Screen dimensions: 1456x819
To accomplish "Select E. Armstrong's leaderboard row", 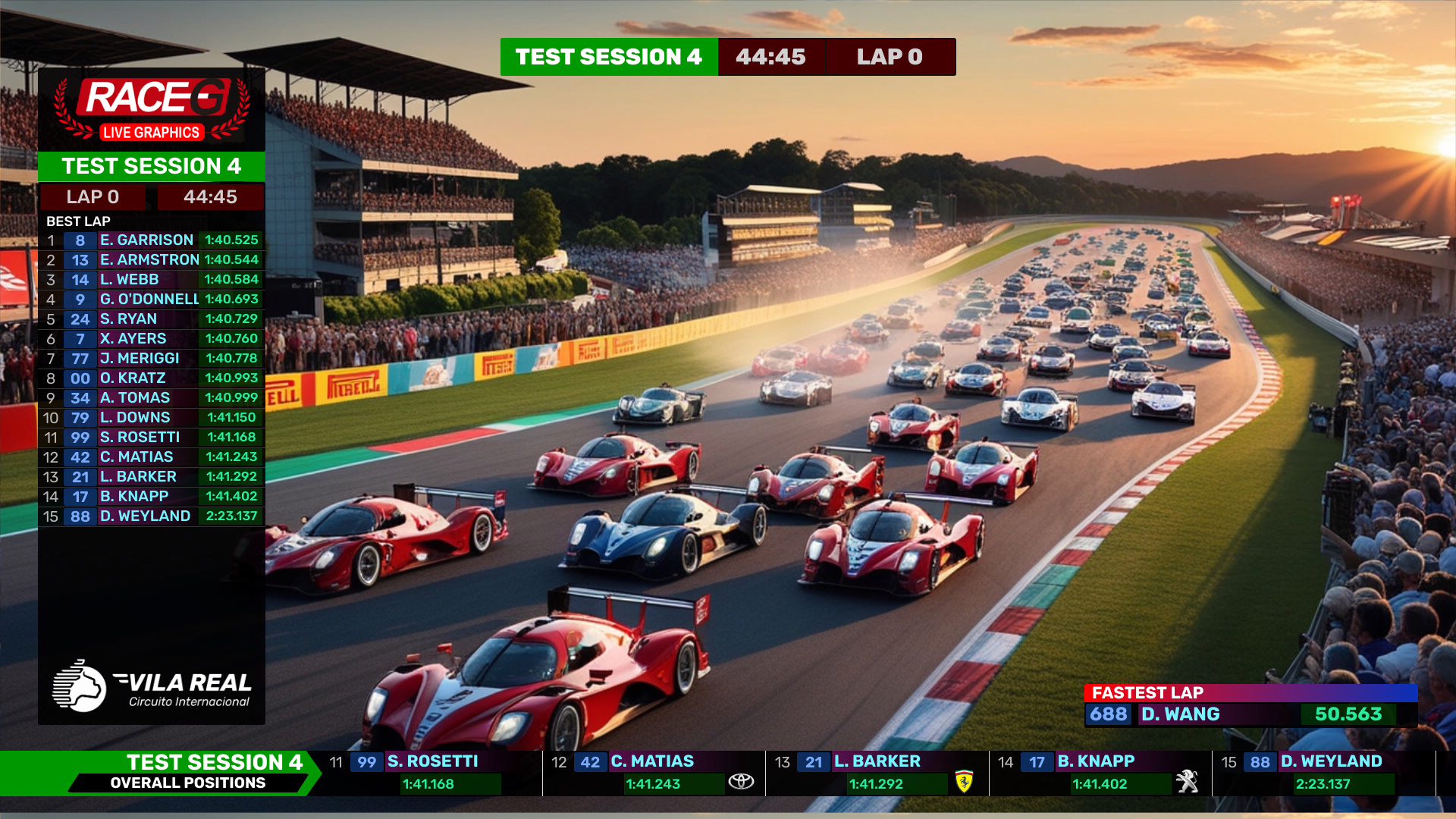I will coord(152,260).
